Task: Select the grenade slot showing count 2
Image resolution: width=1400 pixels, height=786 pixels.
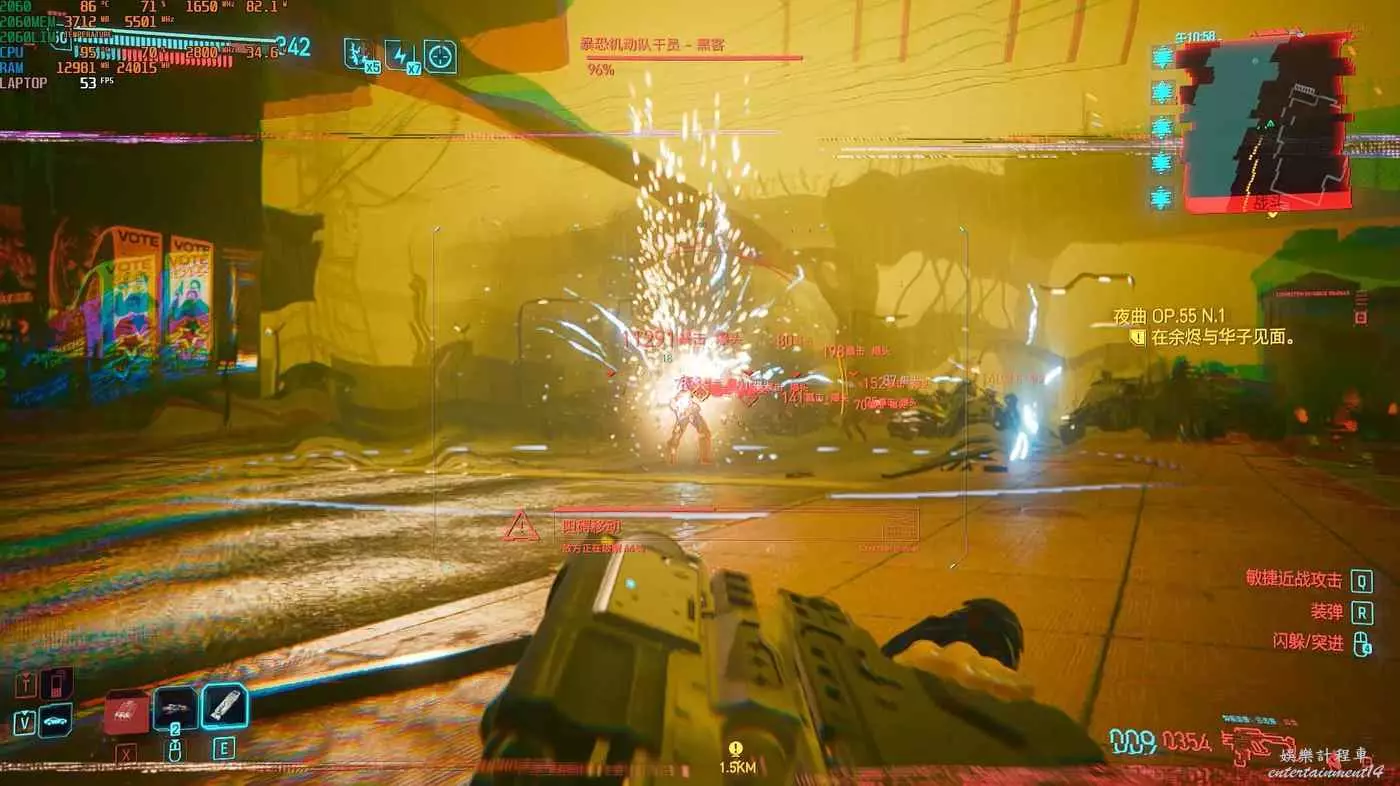Action: [175, 710]
